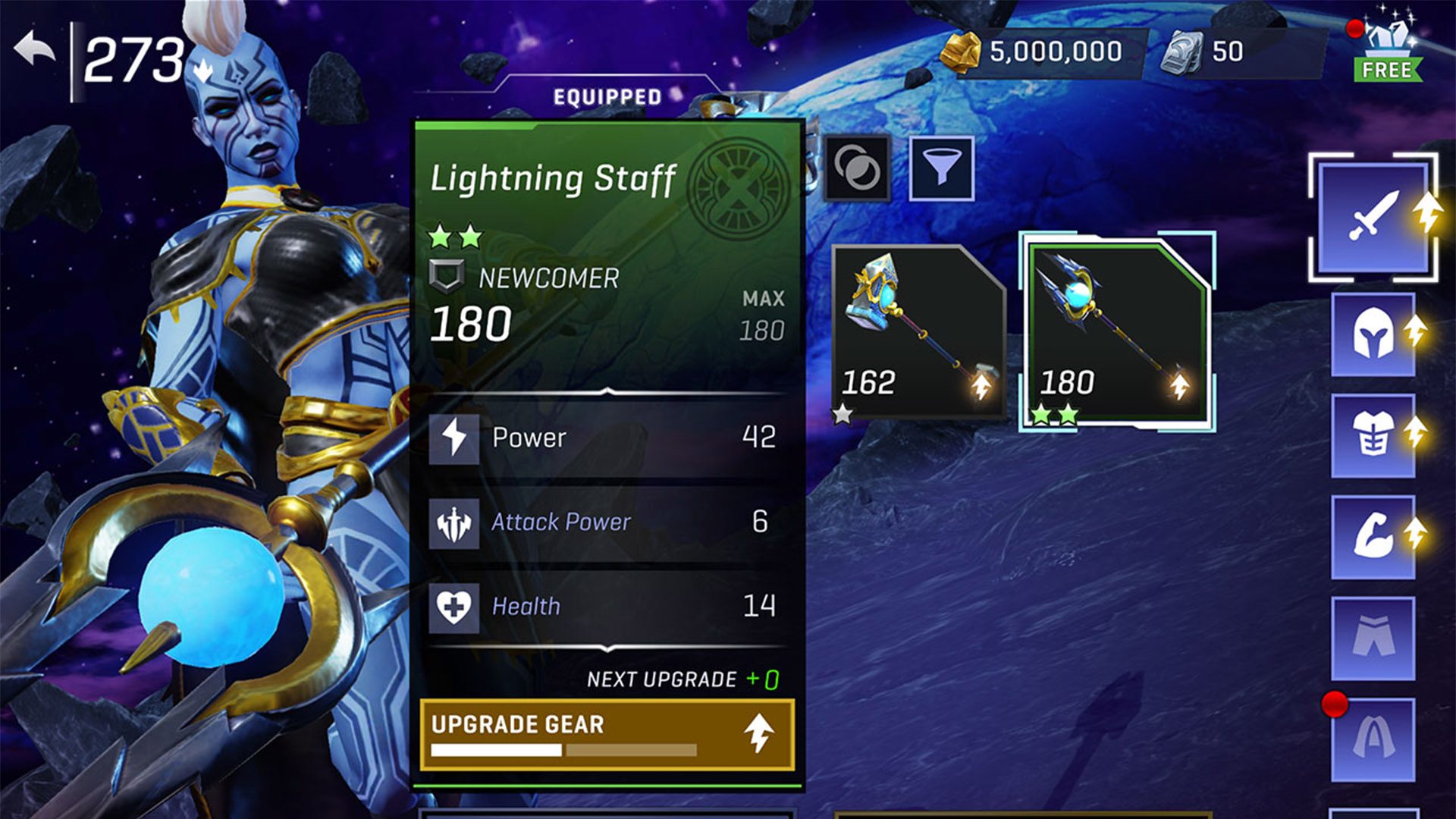Choose the flexed arm gear slot
Image resolution: width=1456 pixels, height=819 pixels.
[x=1373, y=537]
